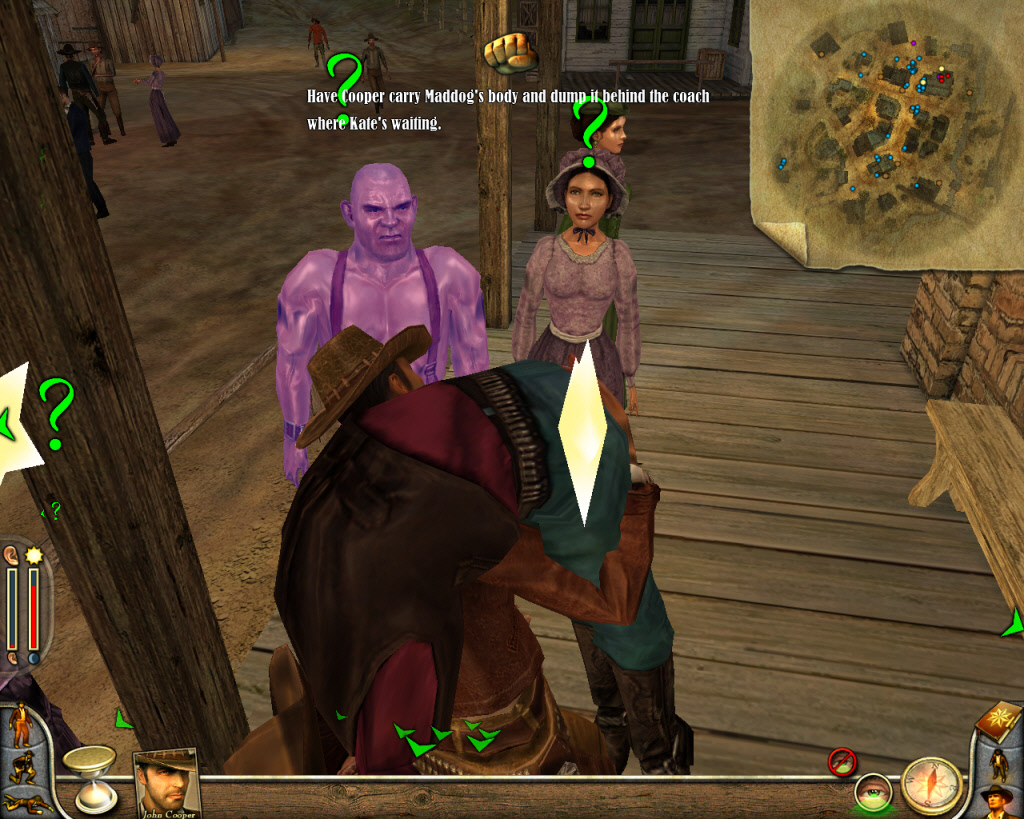Screen dimensions: 1024x819
Task: Click the brass compass icon
Action: coord(931,786)
